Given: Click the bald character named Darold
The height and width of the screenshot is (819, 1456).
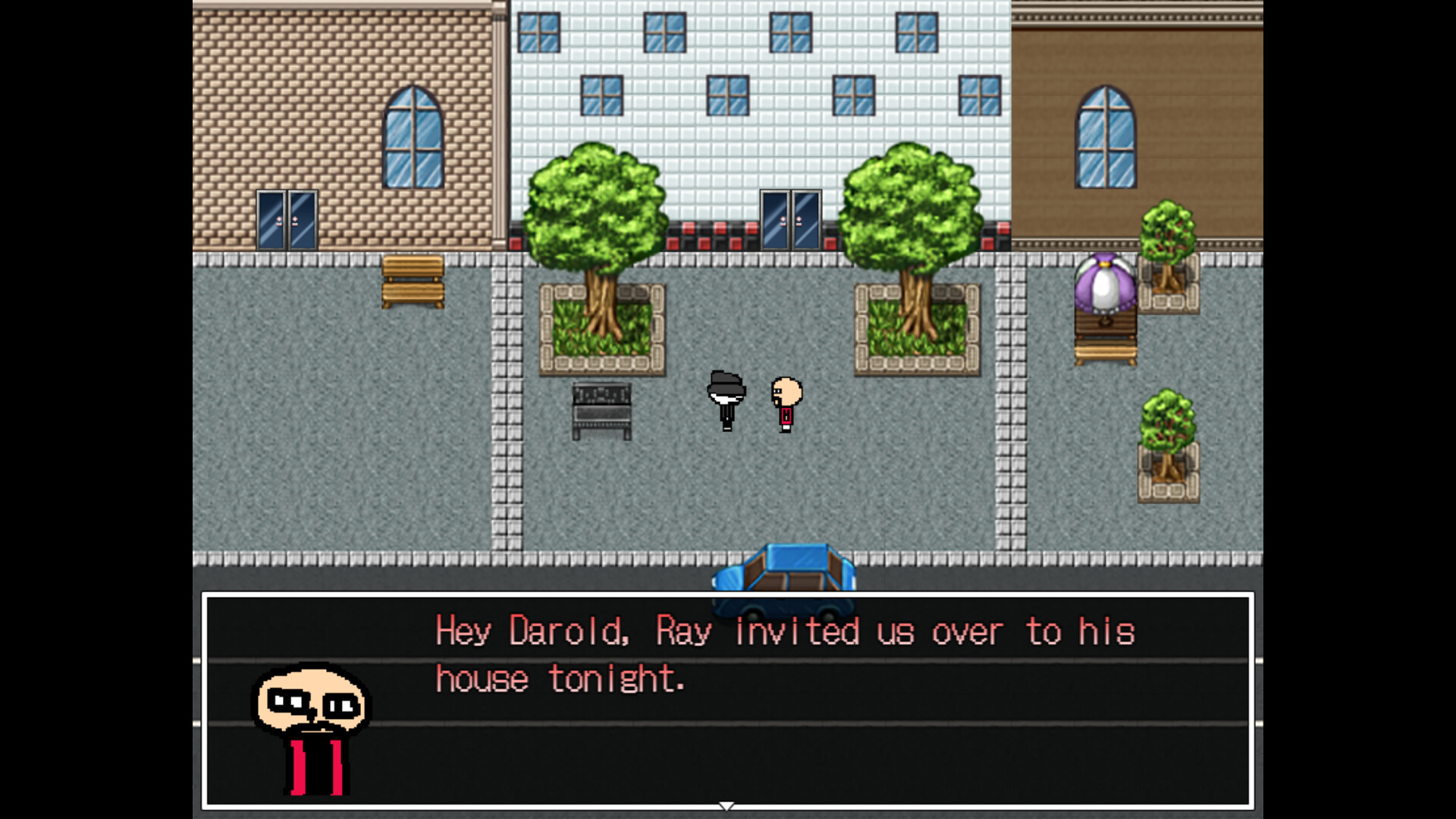Looking at the screenshot, I should click(x=785, y=402).
